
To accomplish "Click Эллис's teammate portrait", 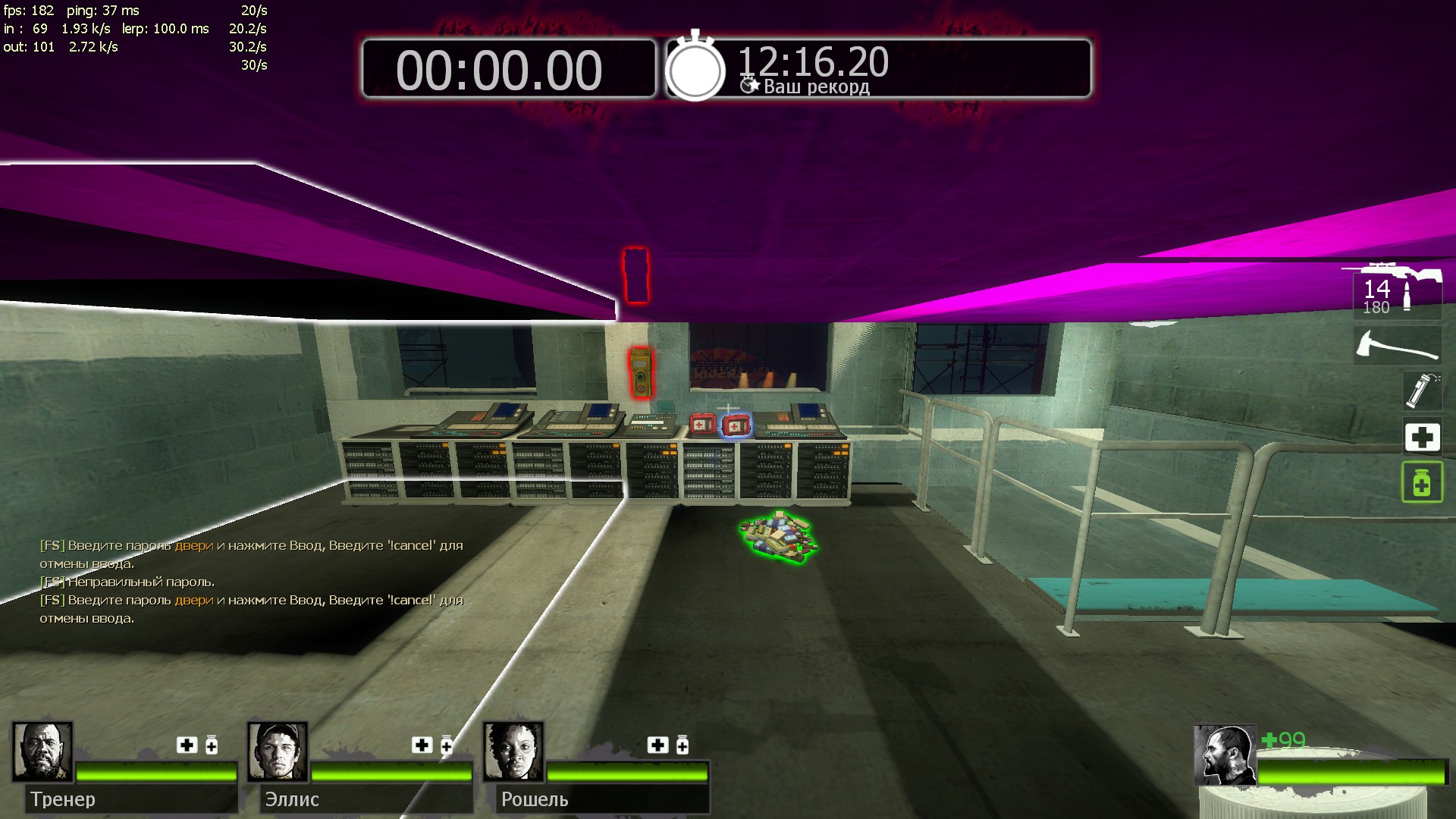I will point(278,752).
